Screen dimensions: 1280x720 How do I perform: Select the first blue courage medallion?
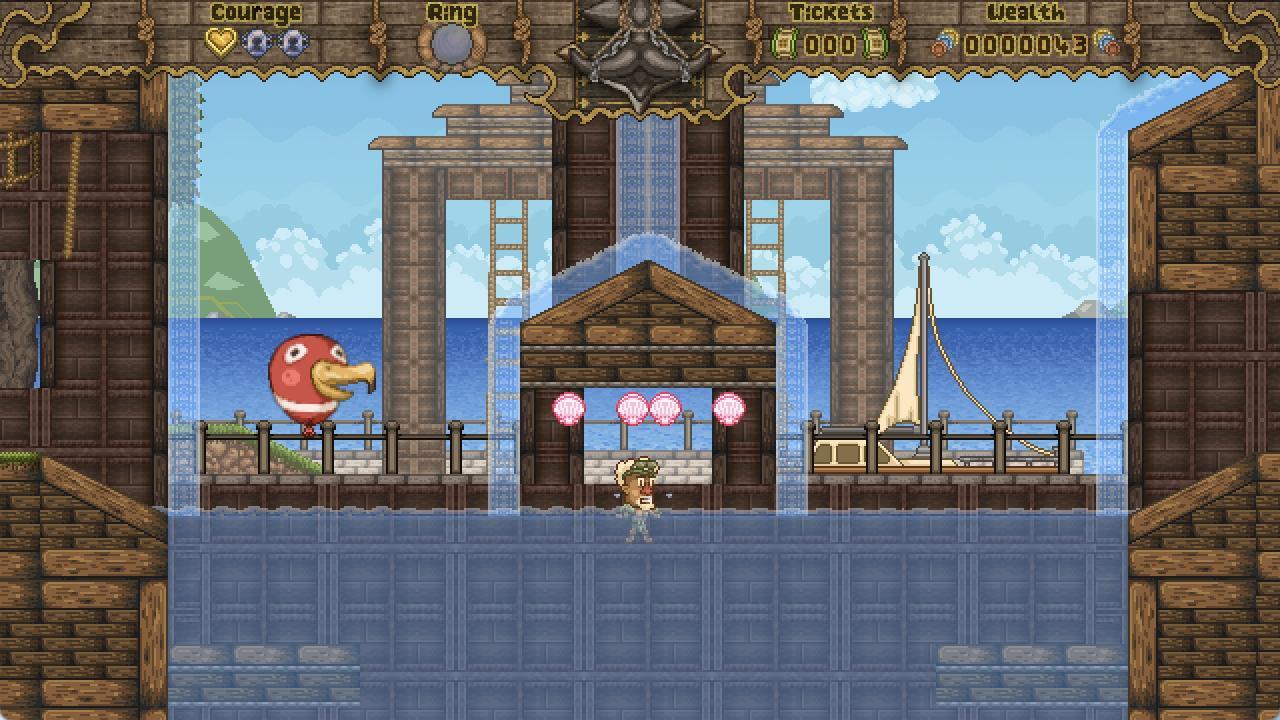(257, 41)
